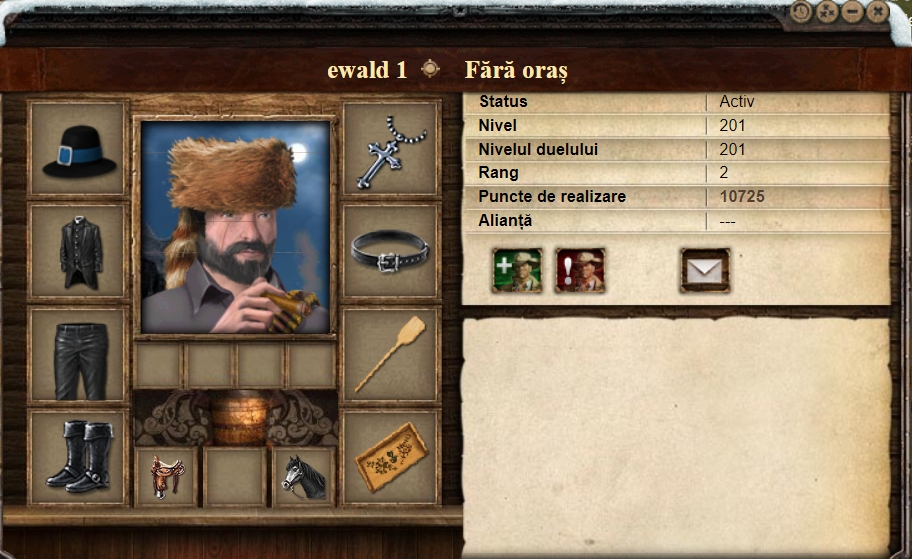Viewport: 912px width, 559px height.
Task: Select the black hat equipment slot
Action: pos(79,150)
